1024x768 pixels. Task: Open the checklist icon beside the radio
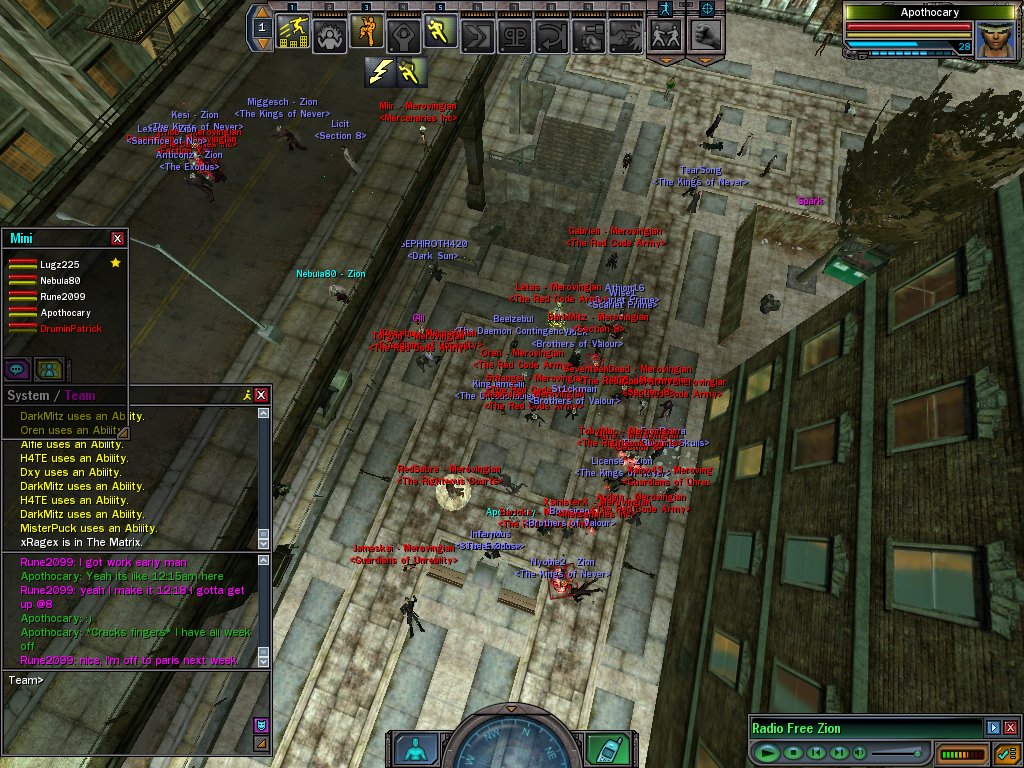(1006, 752)
